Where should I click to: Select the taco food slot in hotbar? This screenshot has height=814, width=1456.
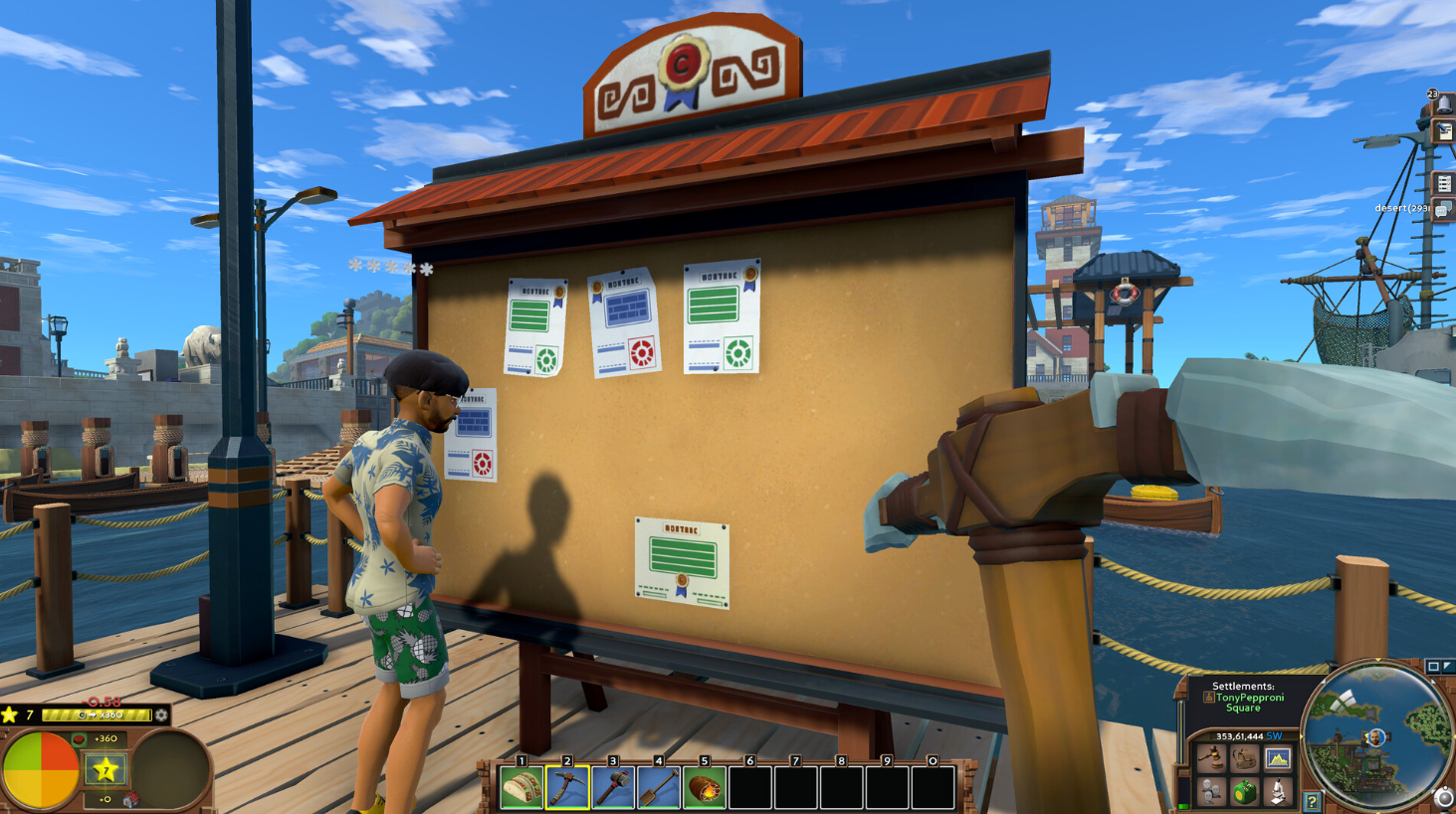(521, 788)
